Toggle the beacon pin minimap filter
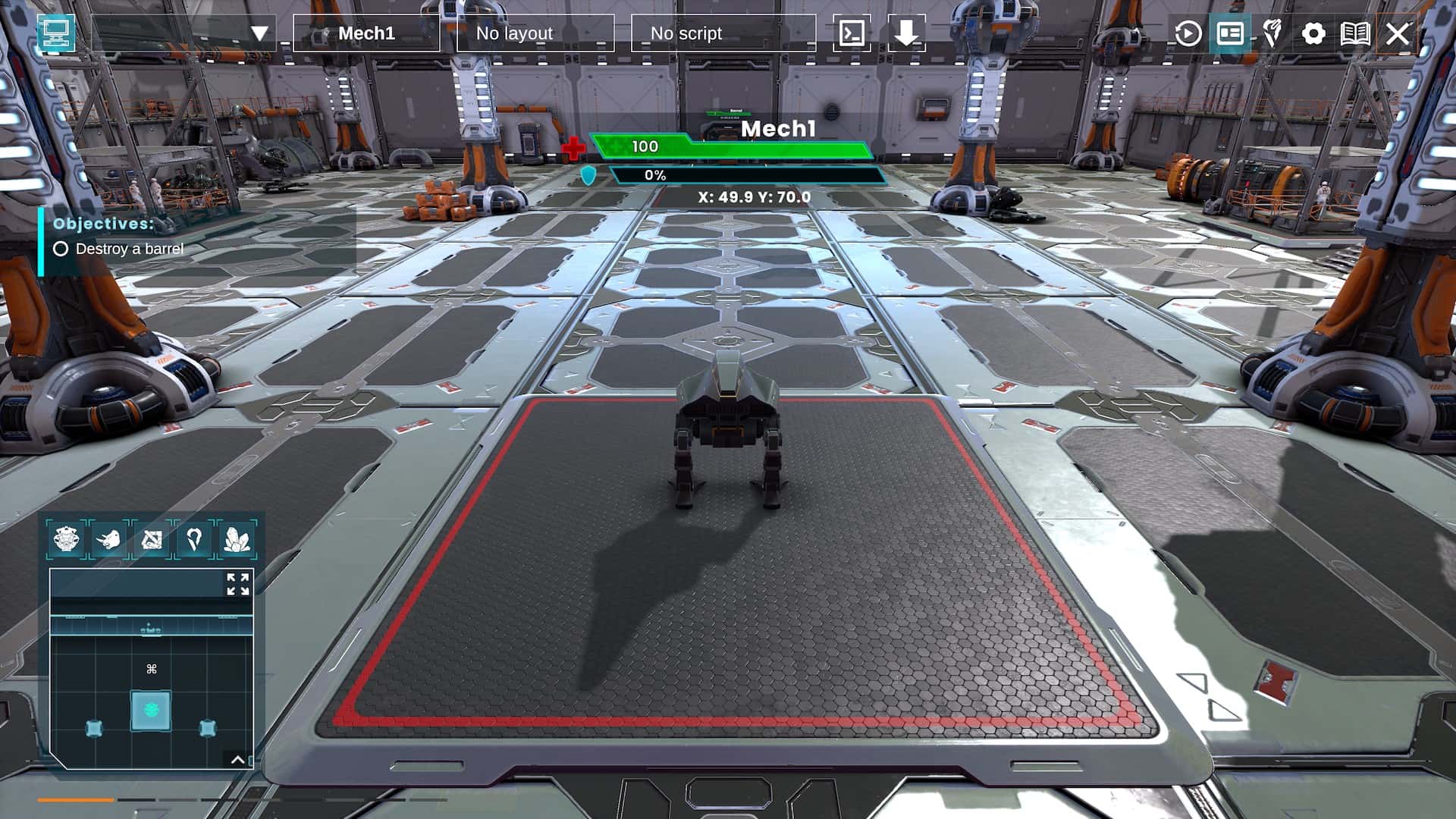Image resolution: width=1456 pixels, height=819 pixels. 194,540
